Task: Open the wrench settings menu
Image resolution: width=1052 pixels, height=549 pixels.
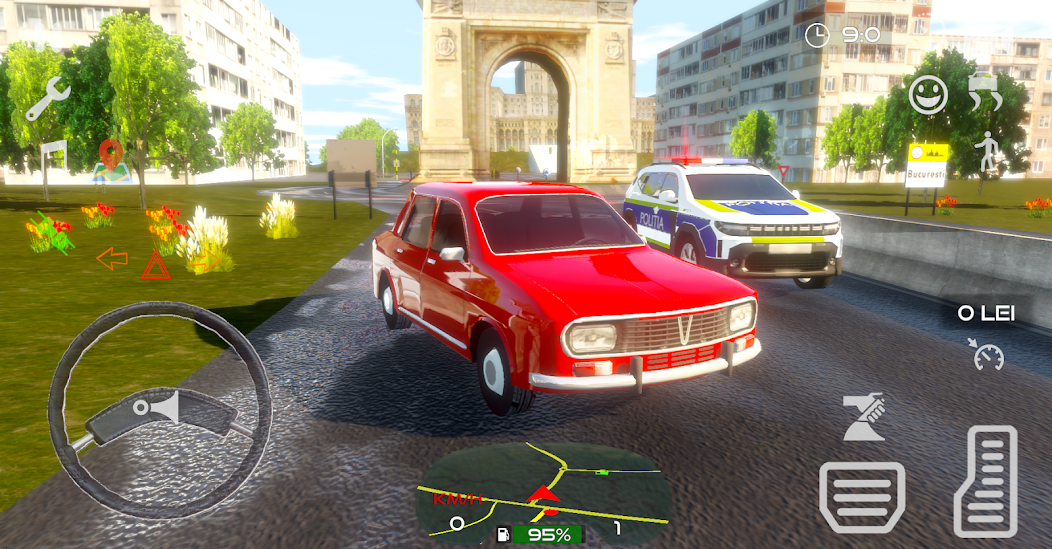Action: pos(46,100)
